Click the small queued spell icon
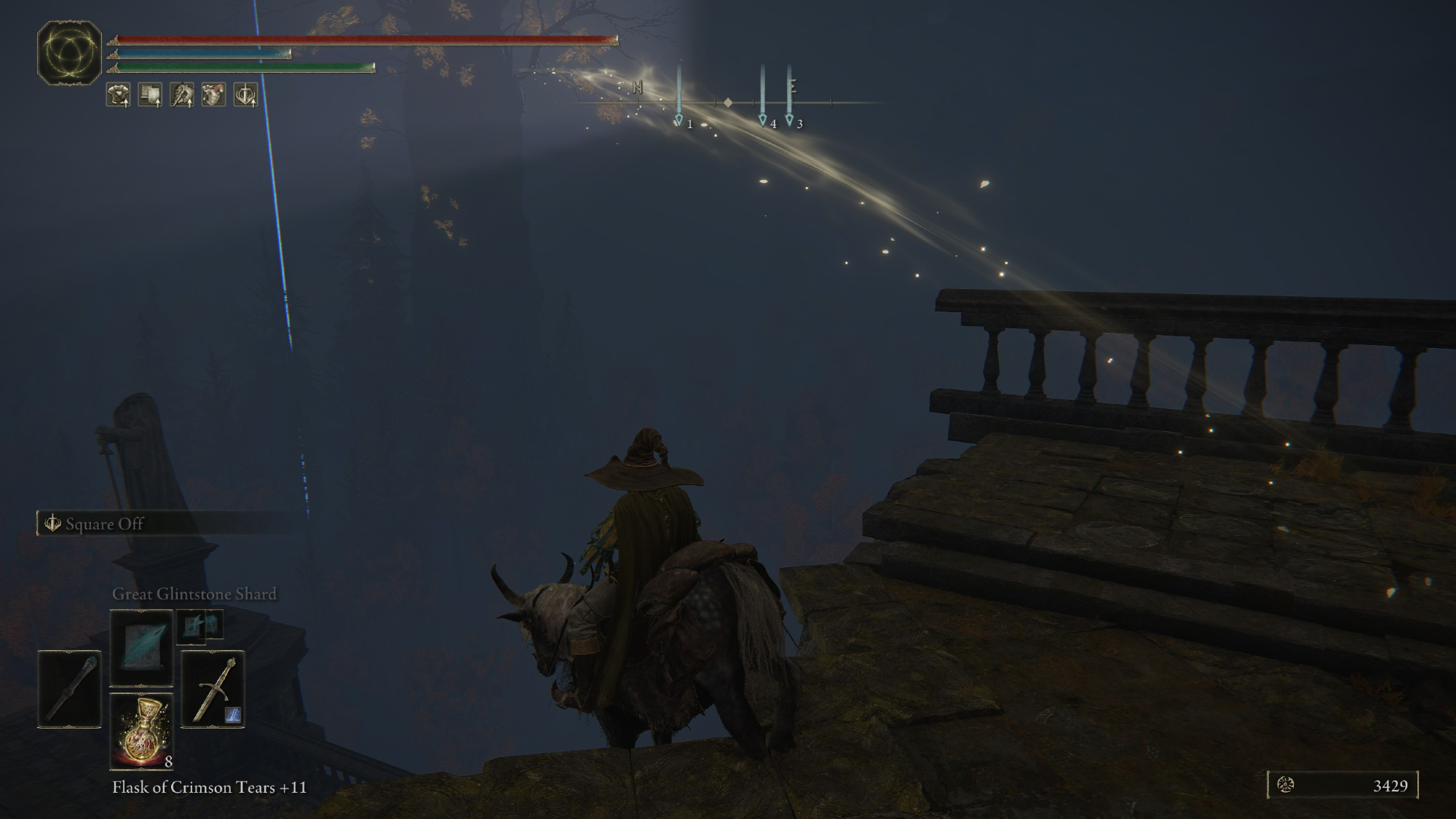 (199, 625)
